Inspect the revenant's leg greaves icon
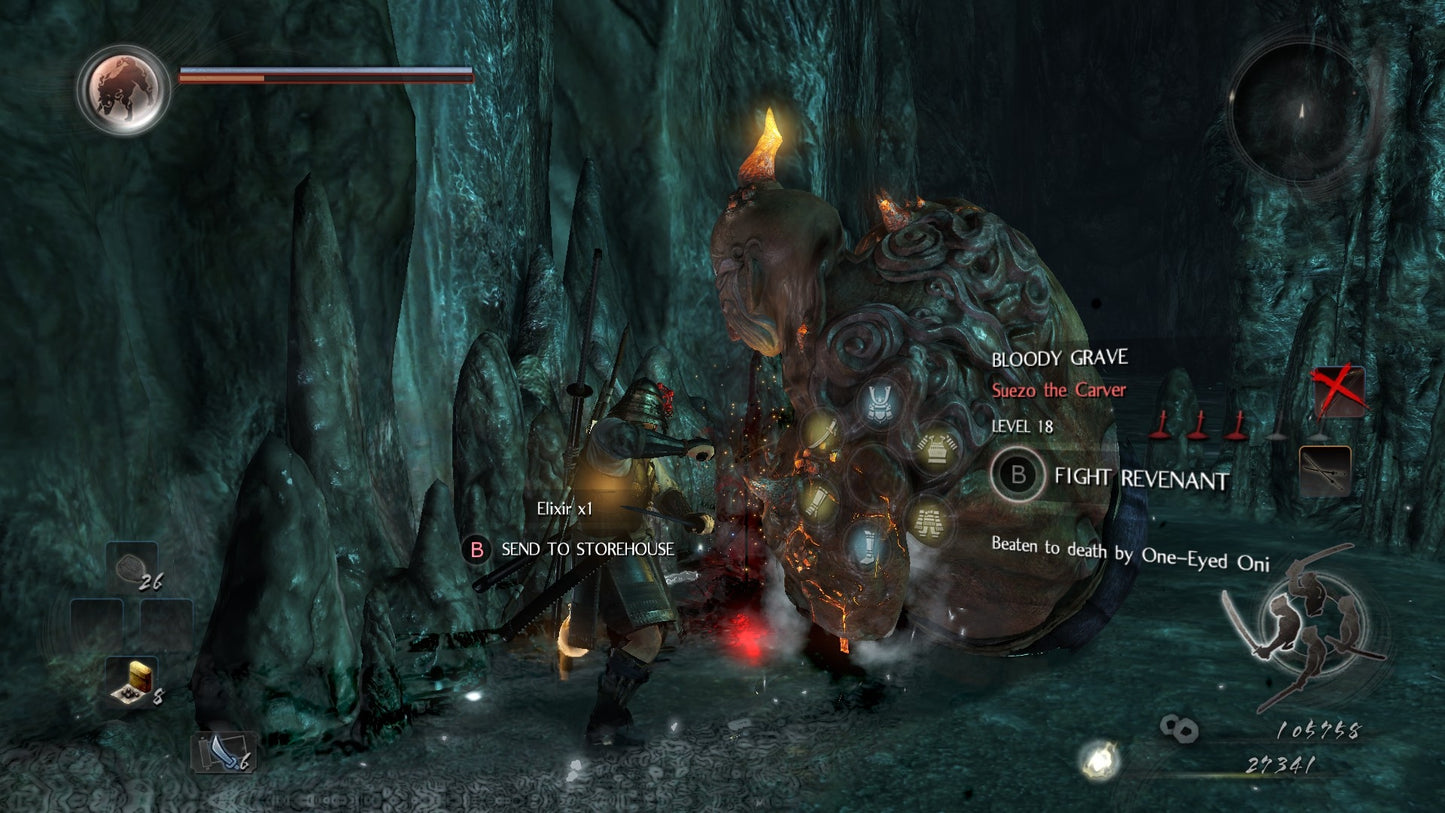 click(868, 544)
